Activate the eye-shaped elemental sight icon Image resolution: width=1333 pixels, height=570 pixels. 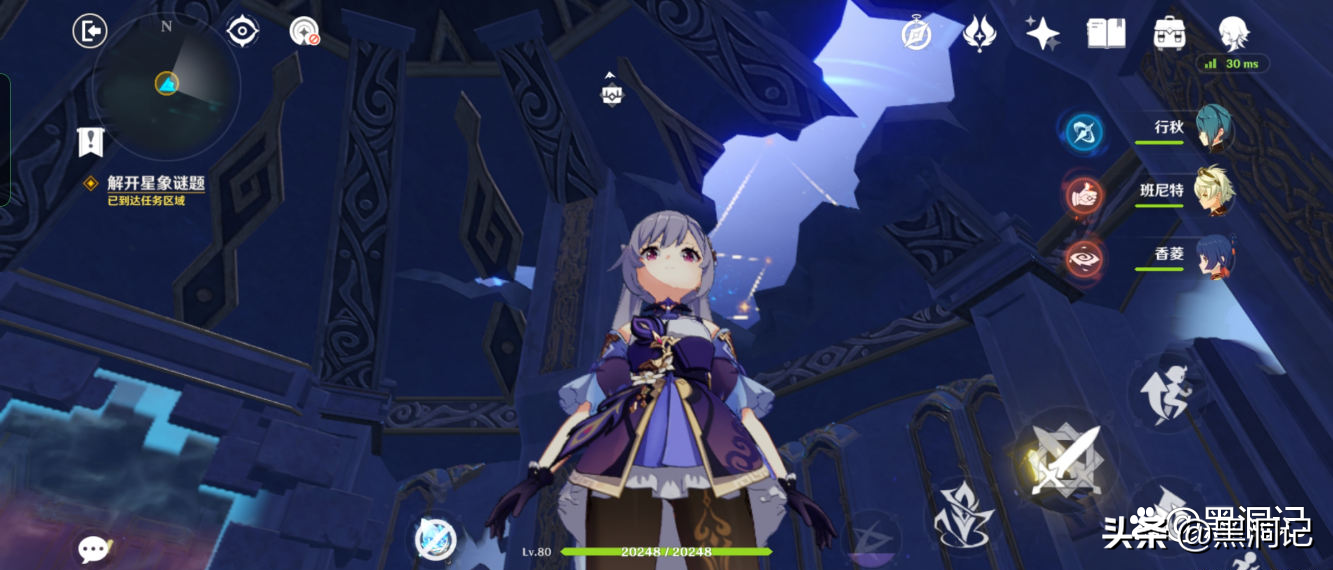242,31
